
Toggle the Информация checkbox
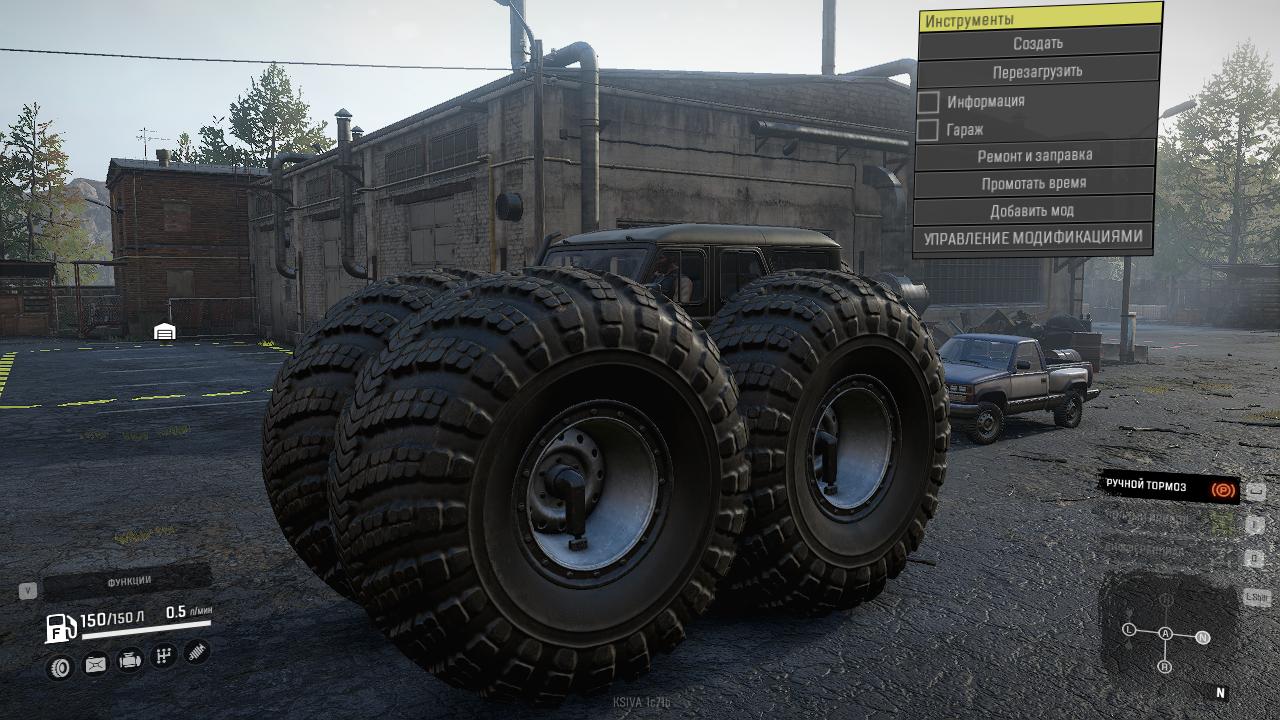tap(929, 102)
